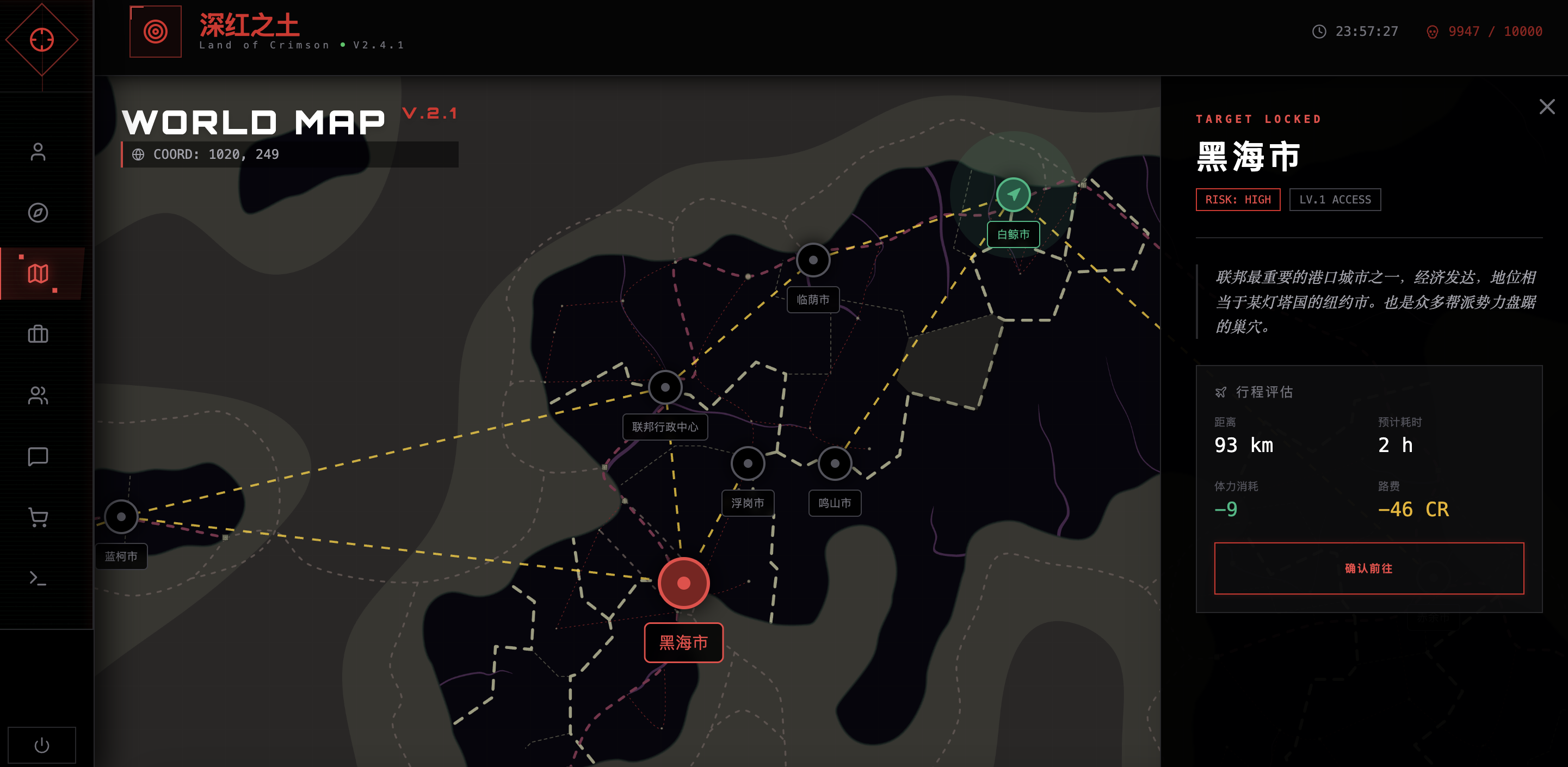Viewport: 1568px width, 767px height.
Task: Open the contacts icon showing two people
Action: click(38, 396)
